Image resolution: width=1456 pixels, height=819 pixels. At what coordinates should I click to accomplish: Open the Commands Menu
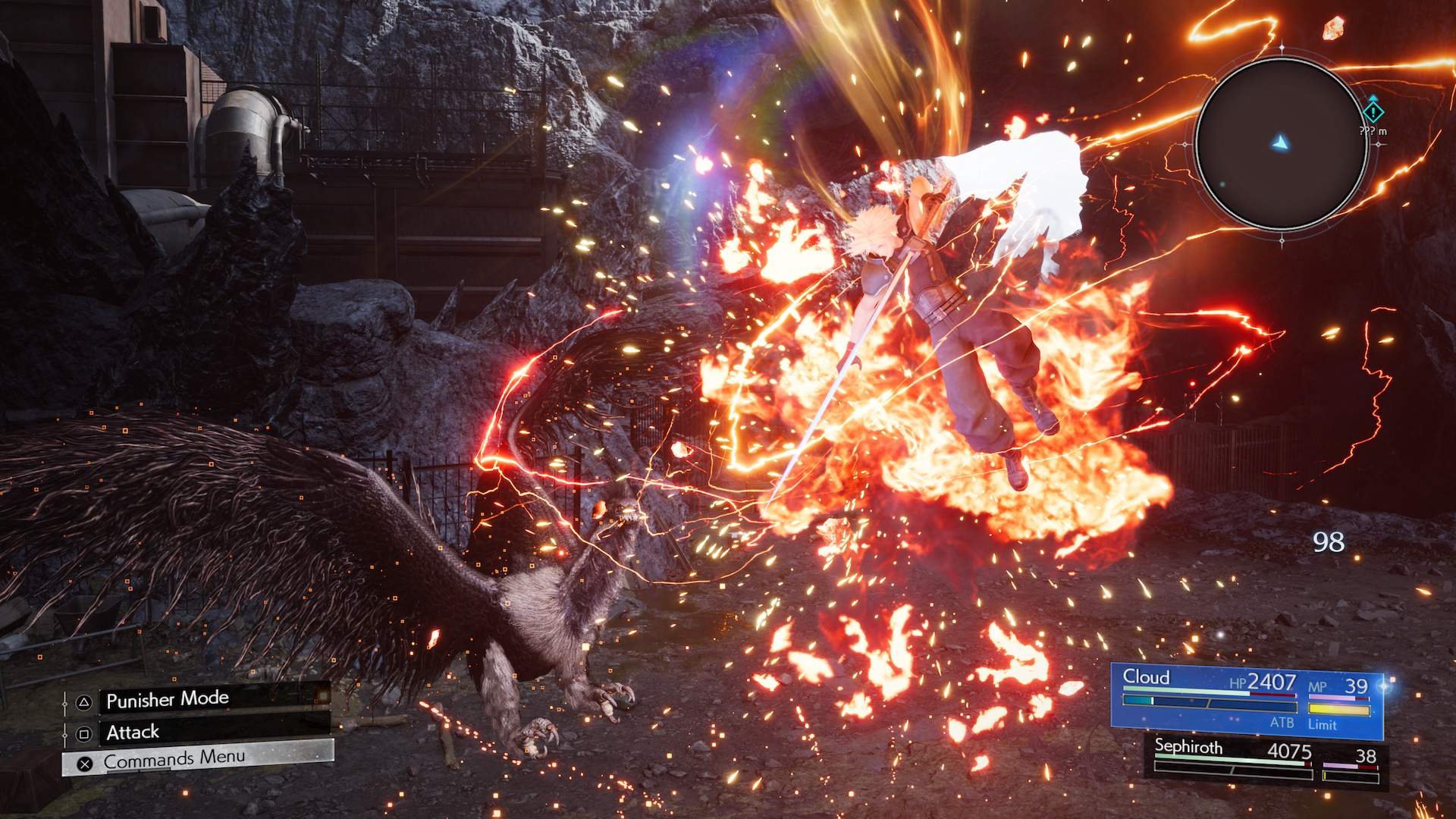point(174,762)
